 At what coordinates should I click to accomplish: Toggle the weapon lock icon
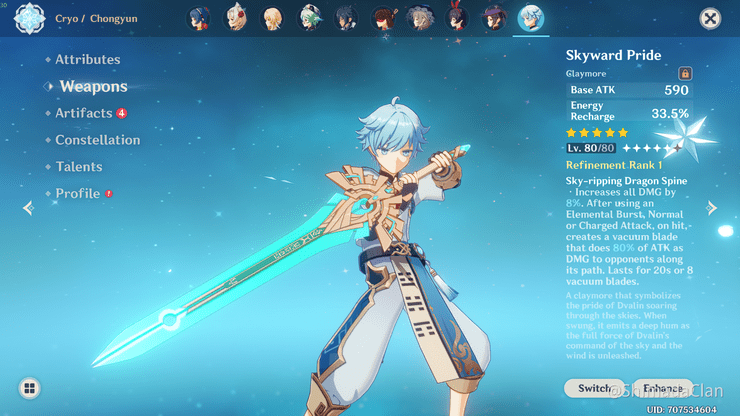685,73
